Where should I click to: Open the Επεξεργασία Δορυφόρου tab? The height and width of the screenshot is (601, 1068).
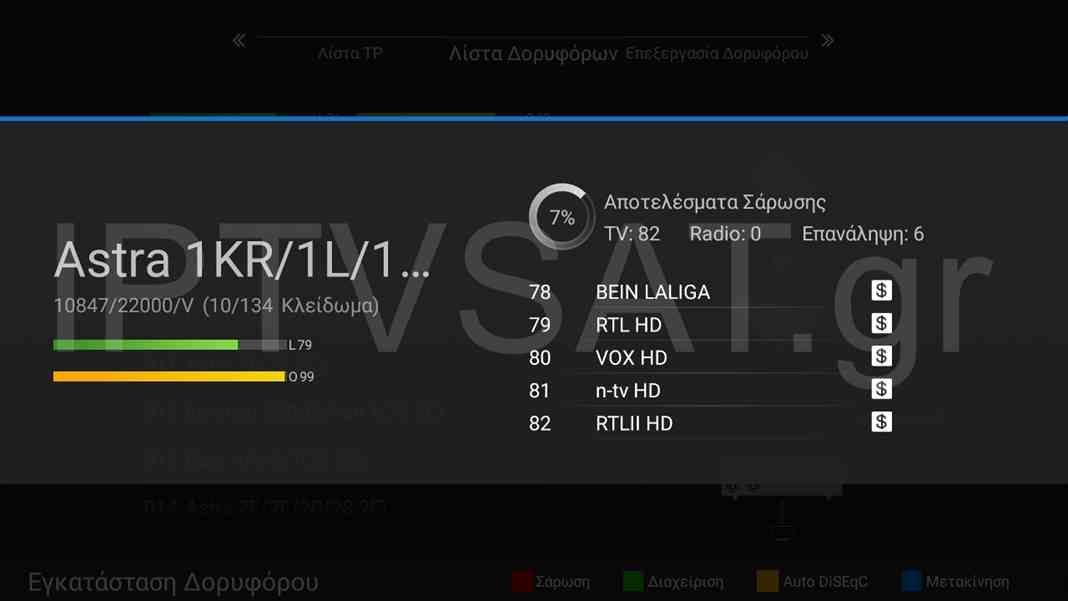pos(716,53)
